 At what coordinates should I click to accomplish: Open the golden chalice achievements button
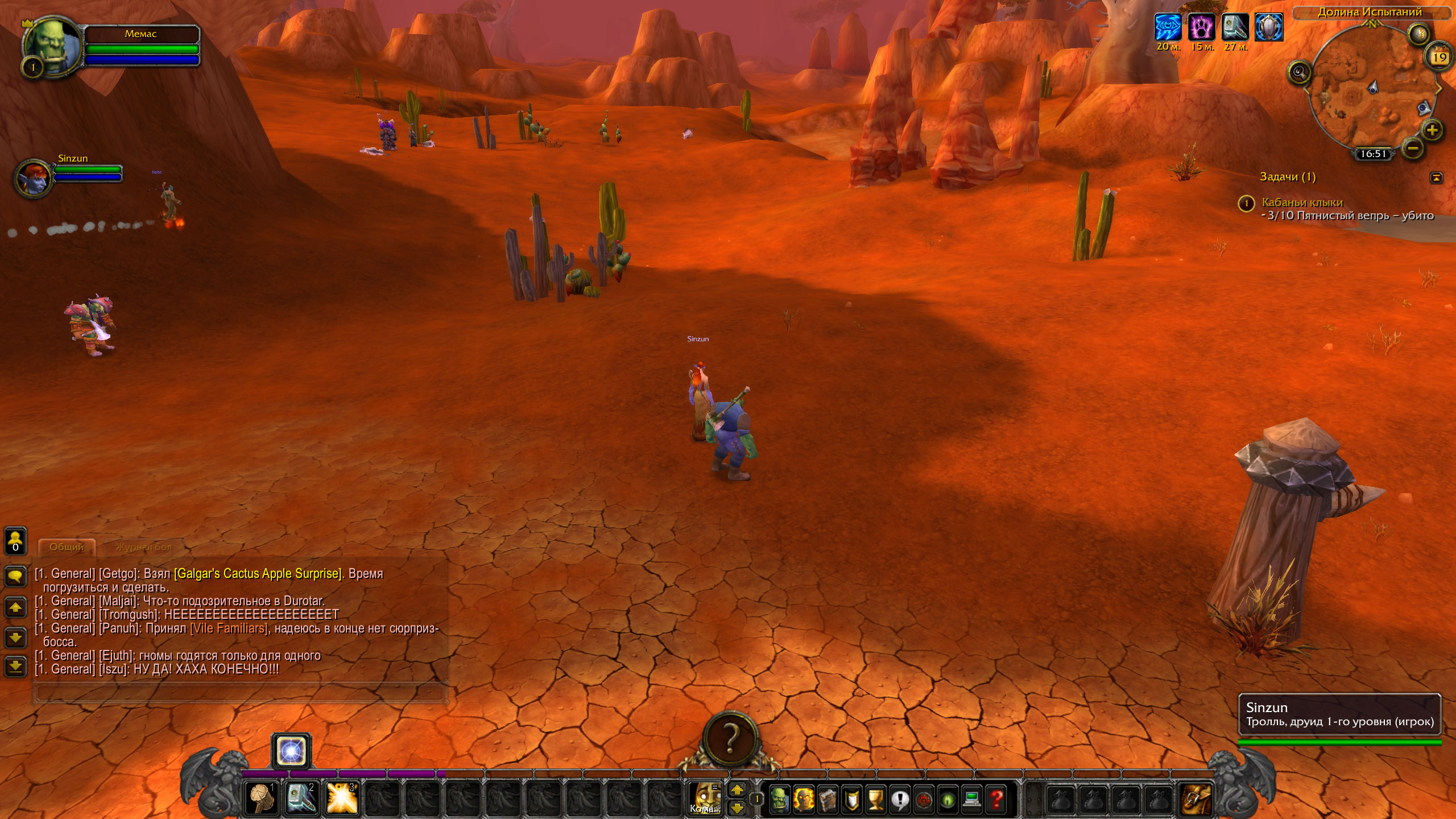(x=876, y=799)
